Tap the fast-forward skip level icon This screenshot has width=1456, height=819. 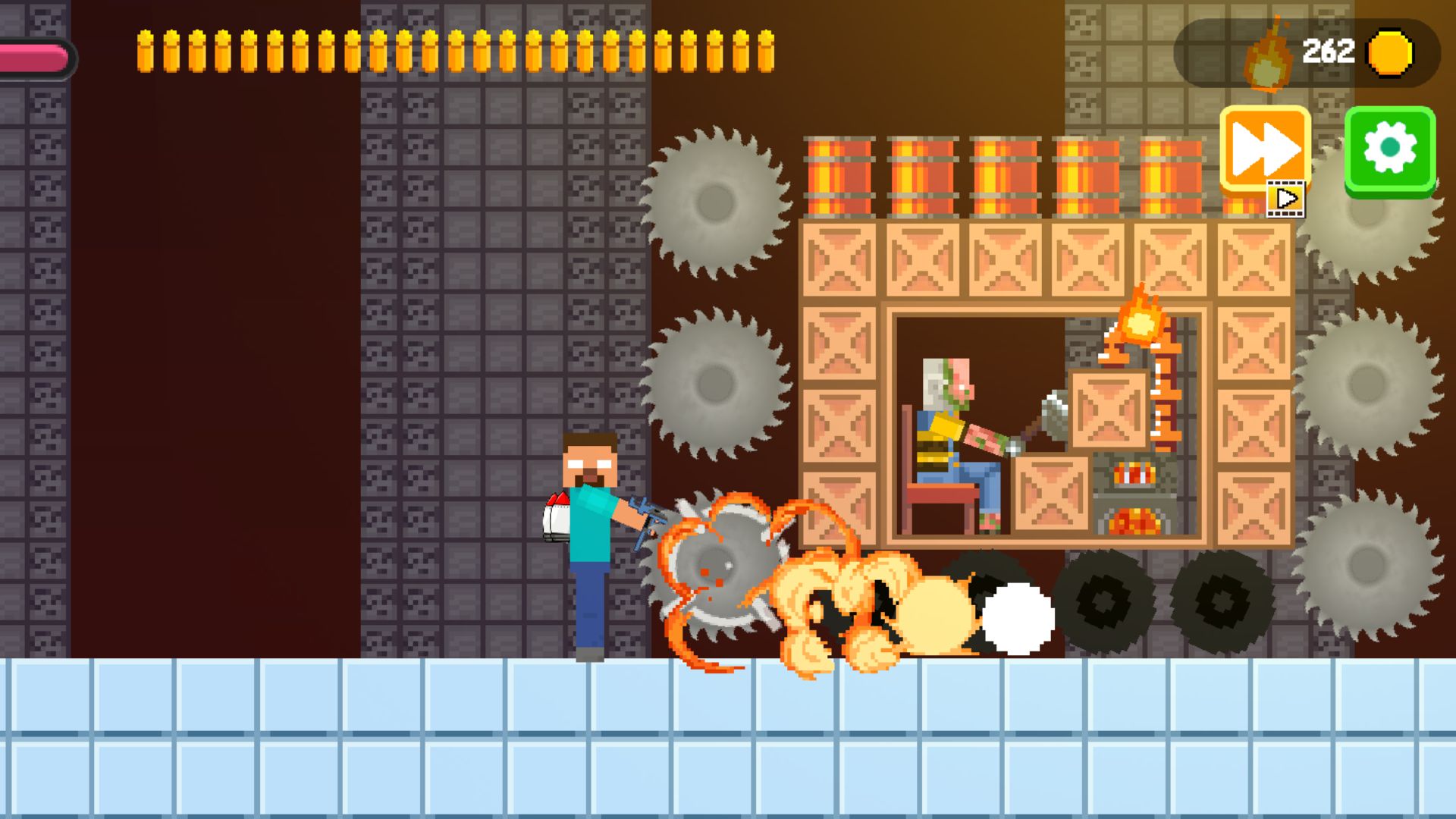pos(1265,149)
